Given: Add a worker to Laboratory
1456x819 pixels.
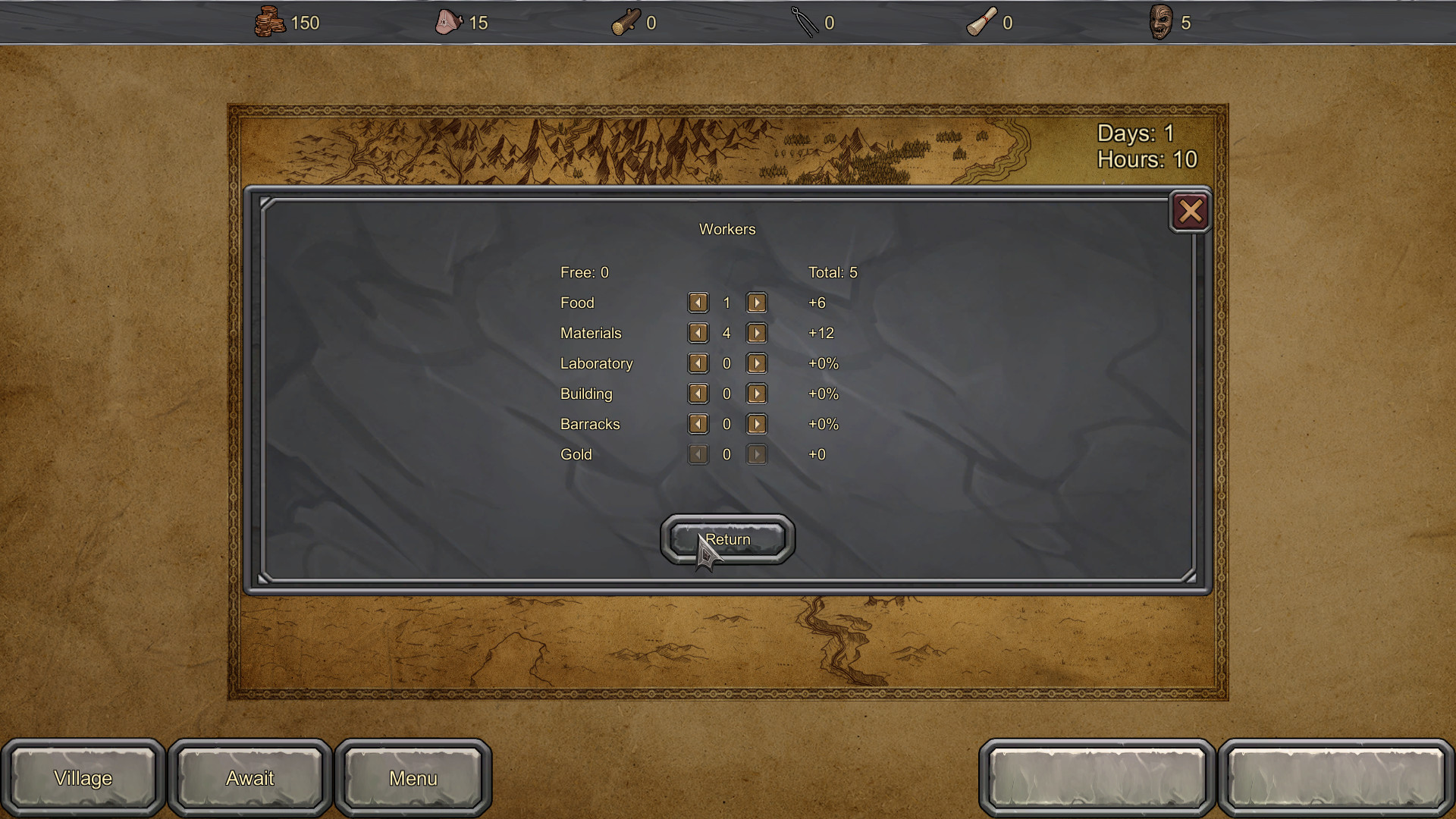Looking at the screenshot, I should pos(756,363).
